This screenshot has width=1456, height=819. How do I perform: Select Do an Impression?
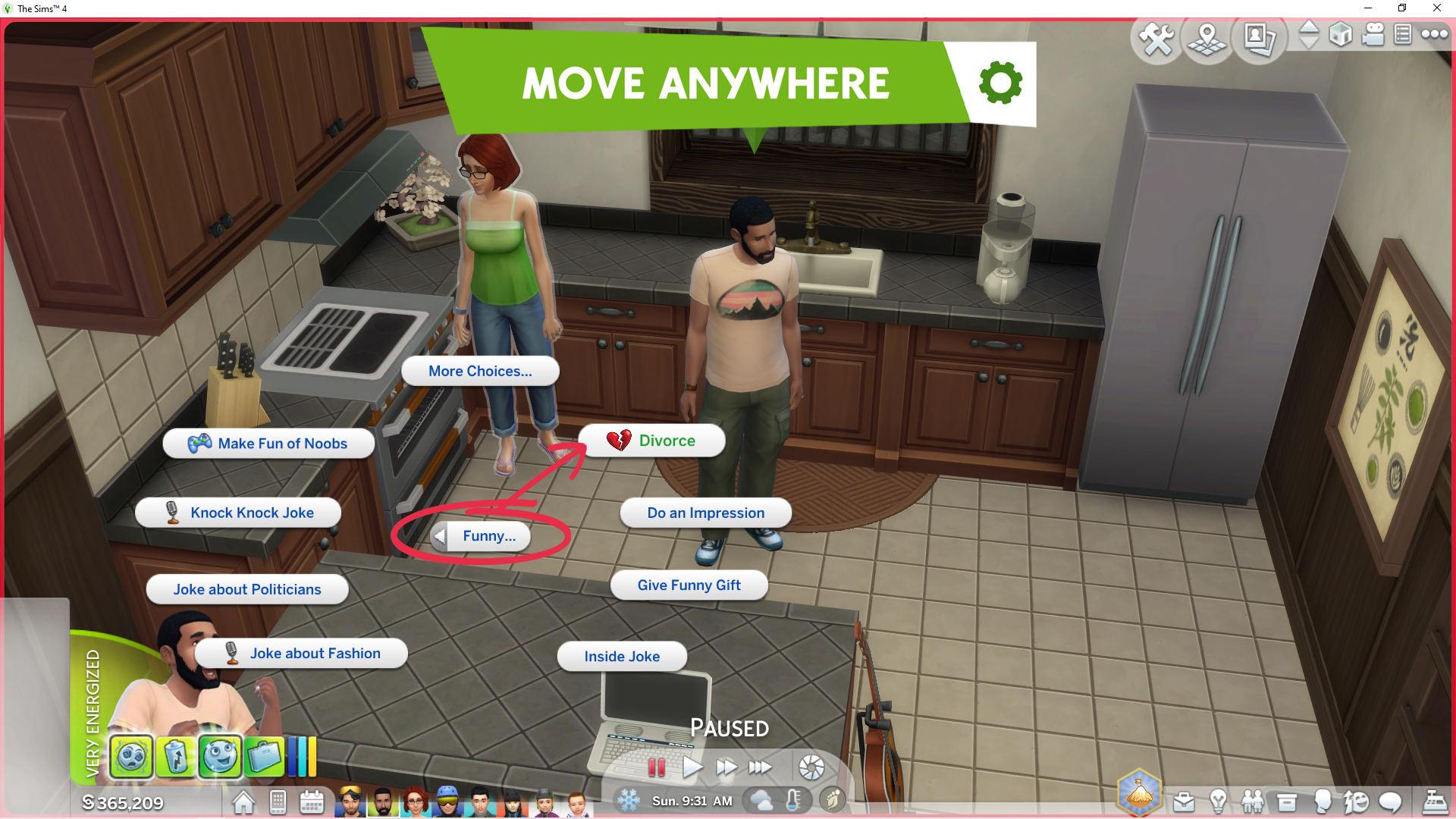705,513
